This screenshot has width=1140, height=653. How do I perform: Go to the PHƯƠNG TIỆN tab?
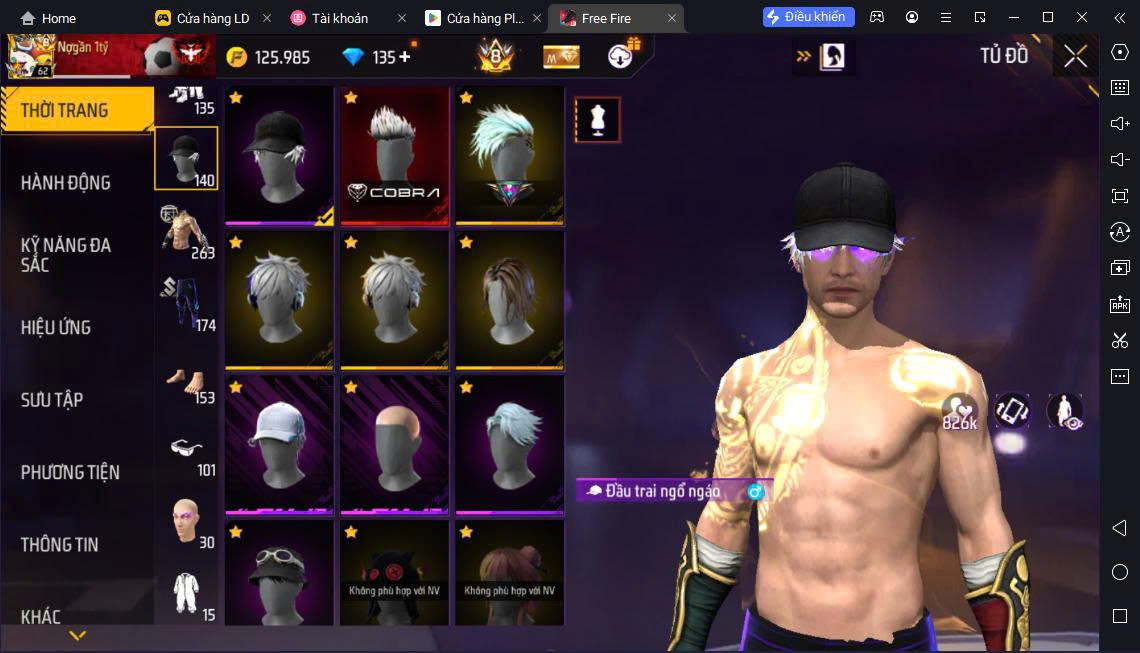[70, 472]
